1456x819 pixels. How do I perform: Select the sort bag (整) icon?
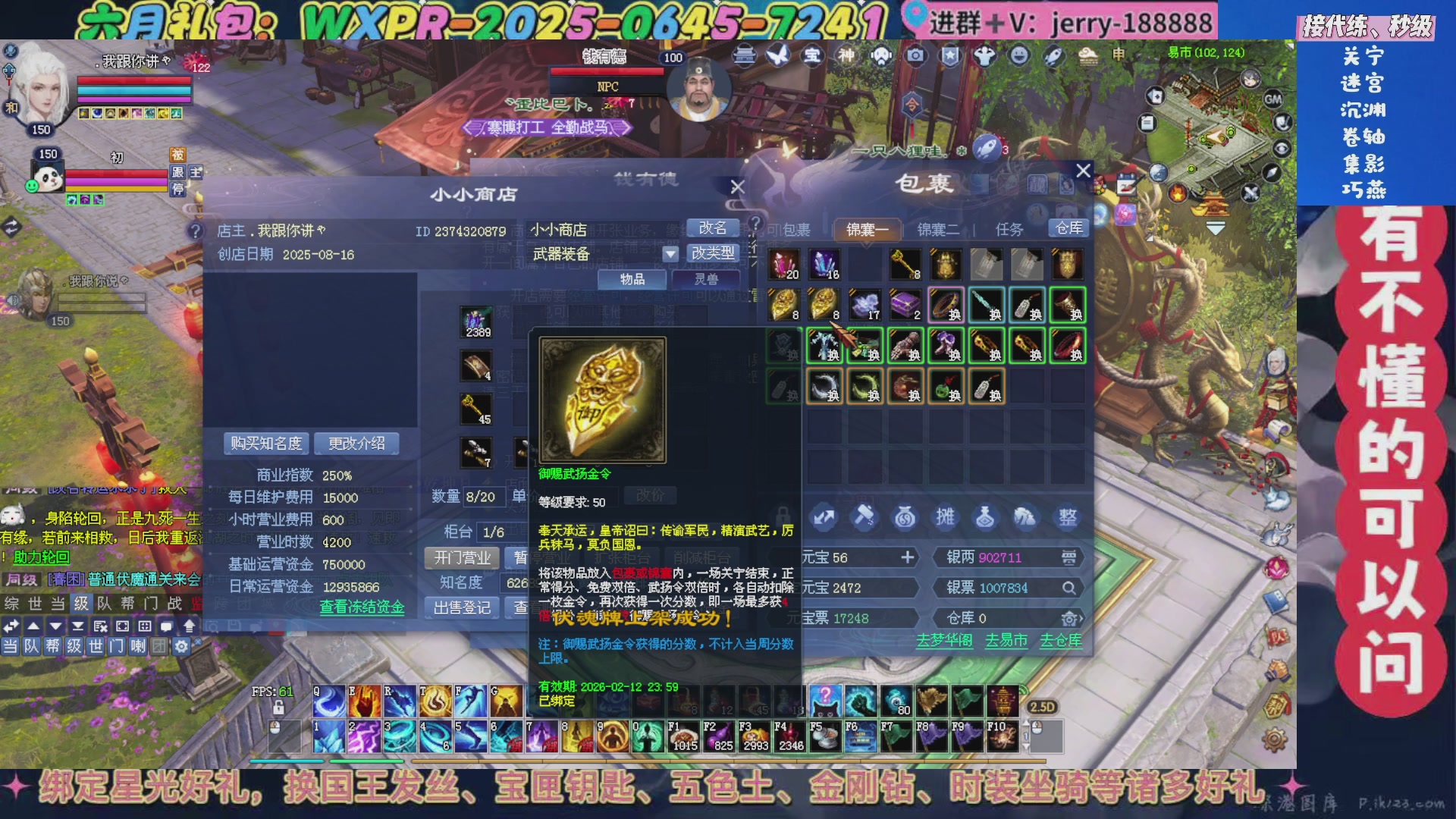click(x=1069, y=518)
